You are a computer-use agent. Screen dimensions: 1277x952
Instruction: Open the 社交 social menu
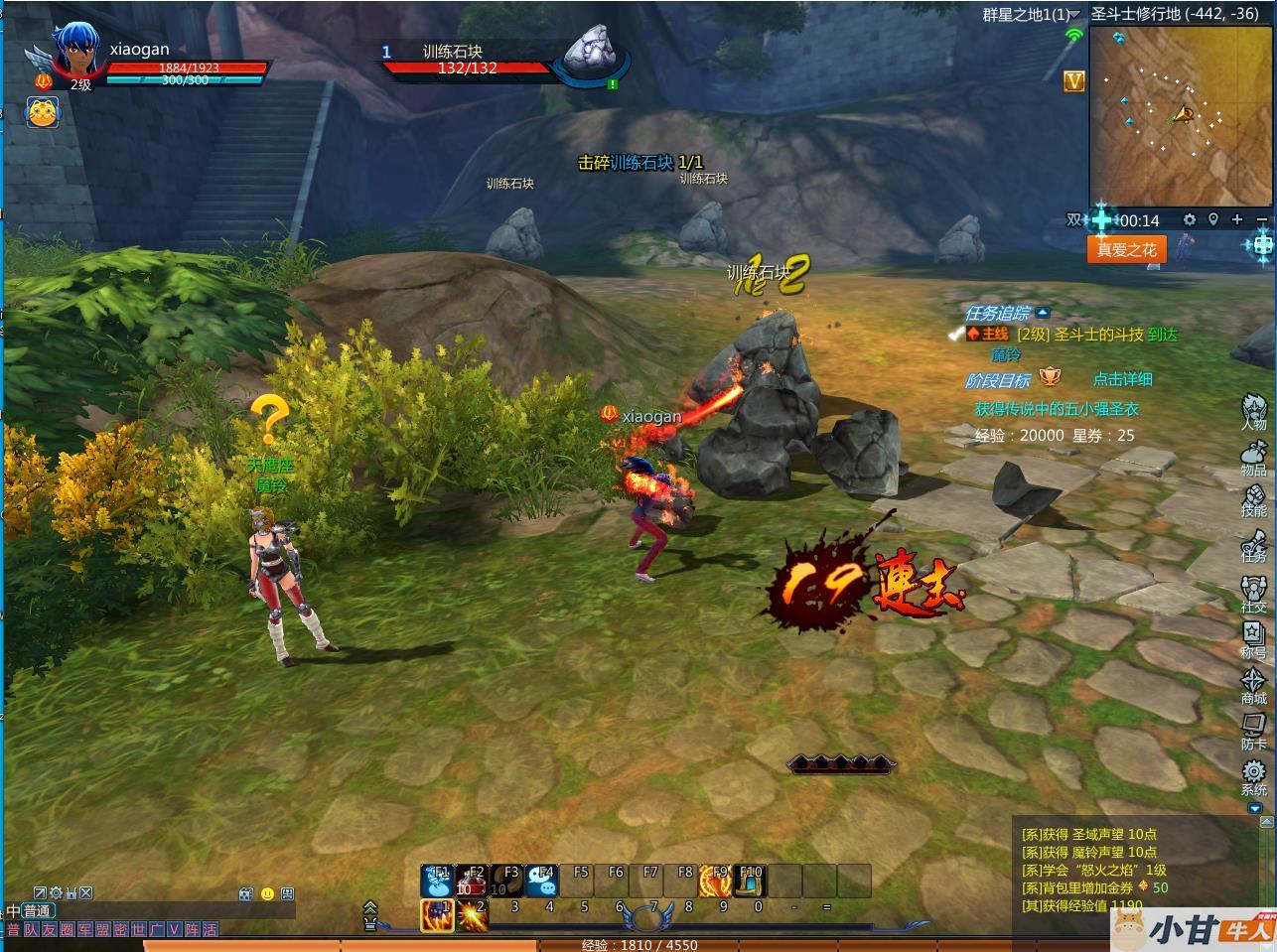(x=1253, y=593)
